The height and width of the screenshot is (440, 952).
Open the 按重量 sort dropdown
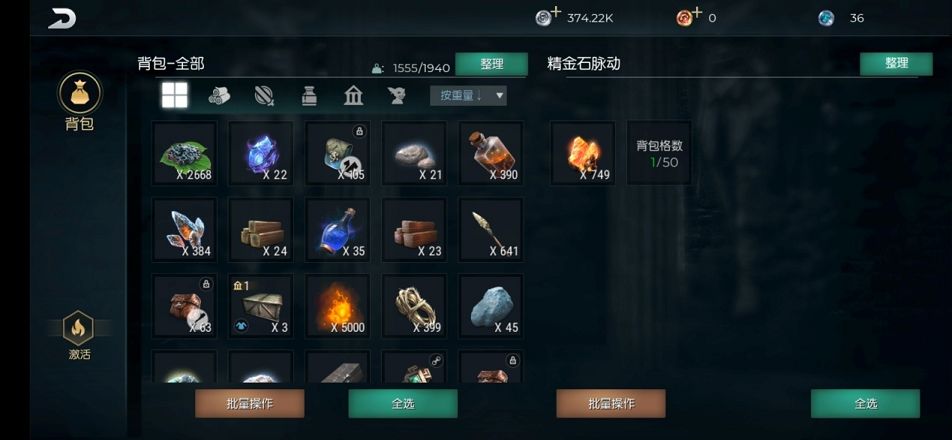pos(468,96)
